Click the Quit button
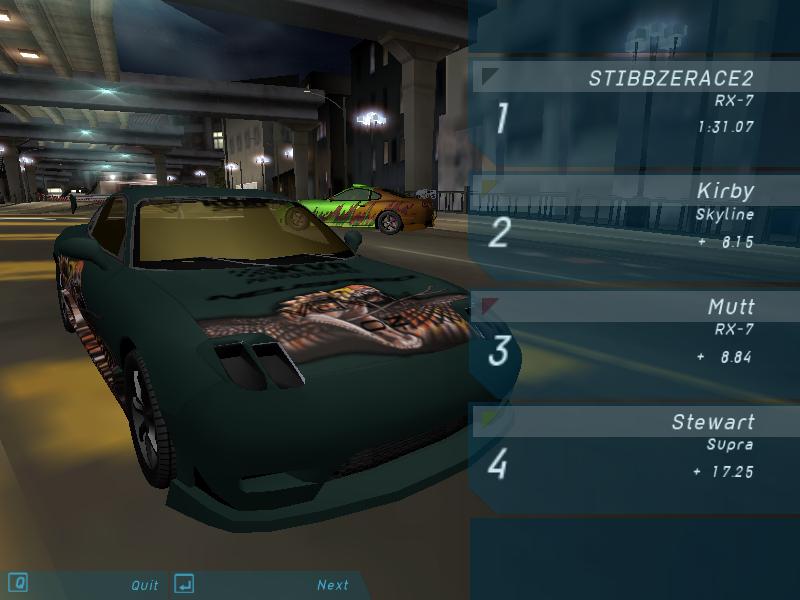The height and width of the screenshot is (600, 800). (x=145, y=585)
